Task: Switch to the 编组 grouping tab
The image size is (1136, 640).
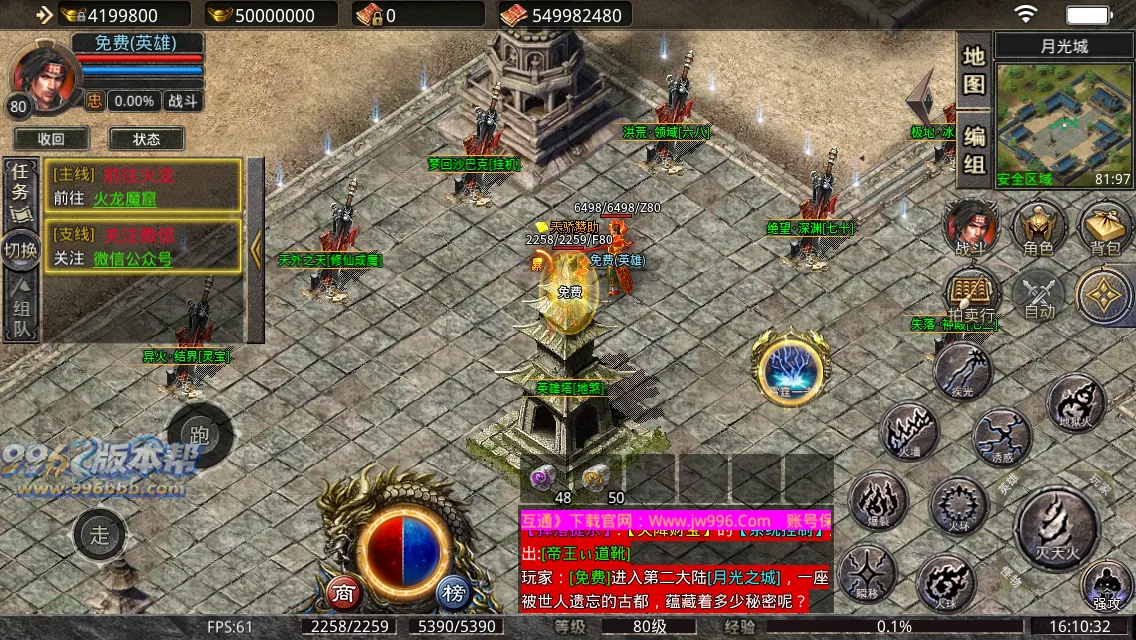Action: point(974,150)
